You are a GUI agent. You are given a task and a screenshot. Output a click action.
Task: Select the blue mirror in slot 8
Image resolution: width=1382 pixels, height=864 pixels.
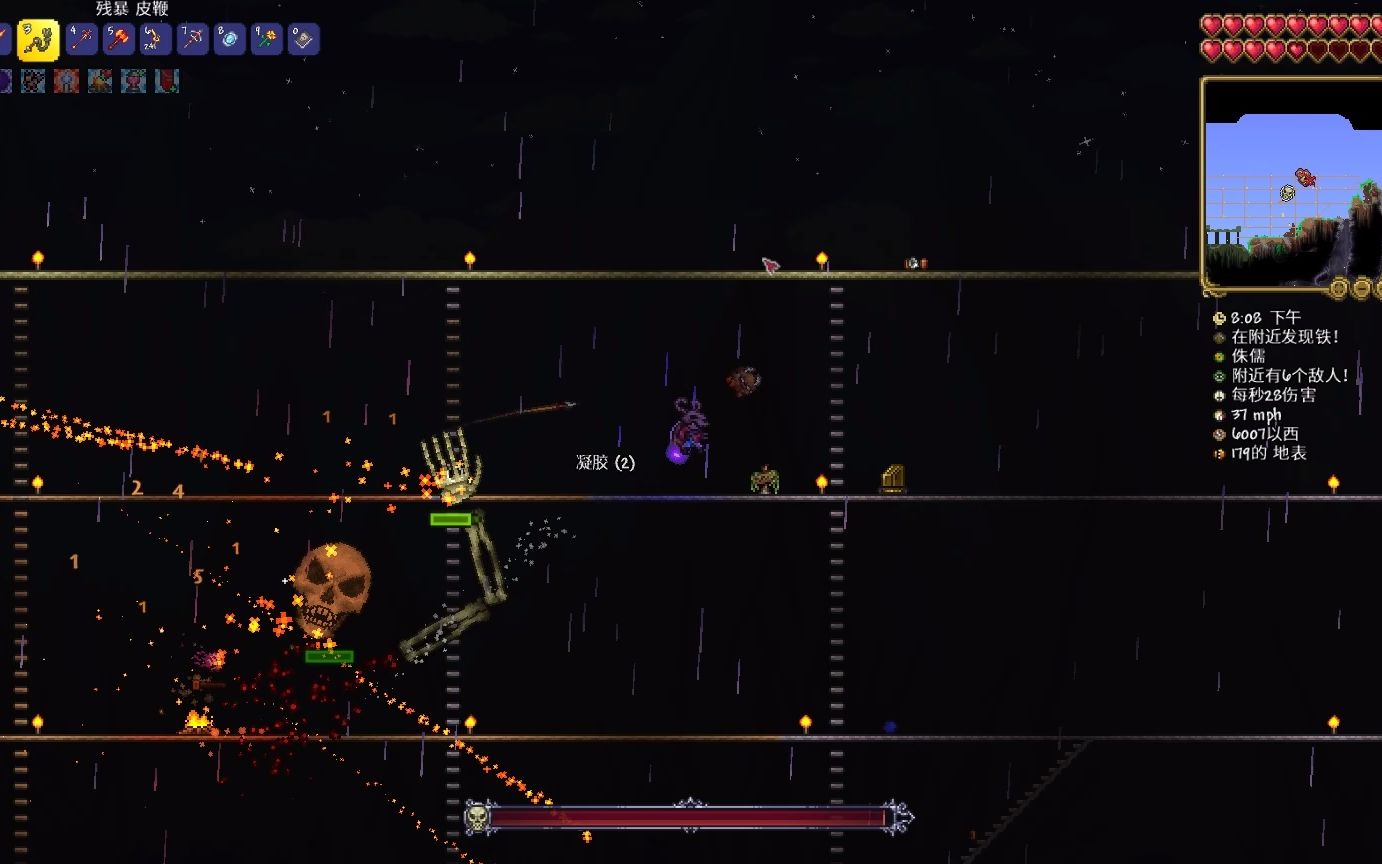230,39
